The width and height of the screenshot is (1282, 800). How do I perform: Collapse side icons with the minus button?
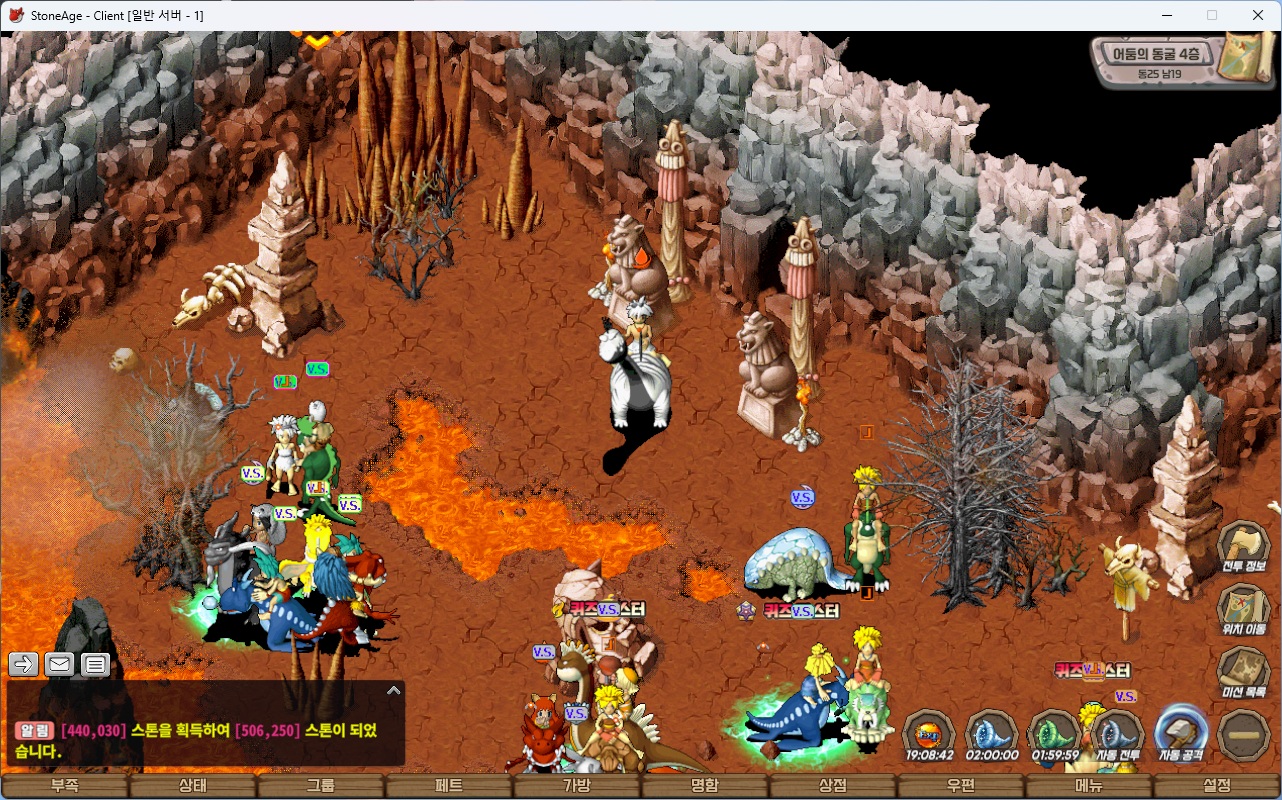click(x=1244, y=735)
